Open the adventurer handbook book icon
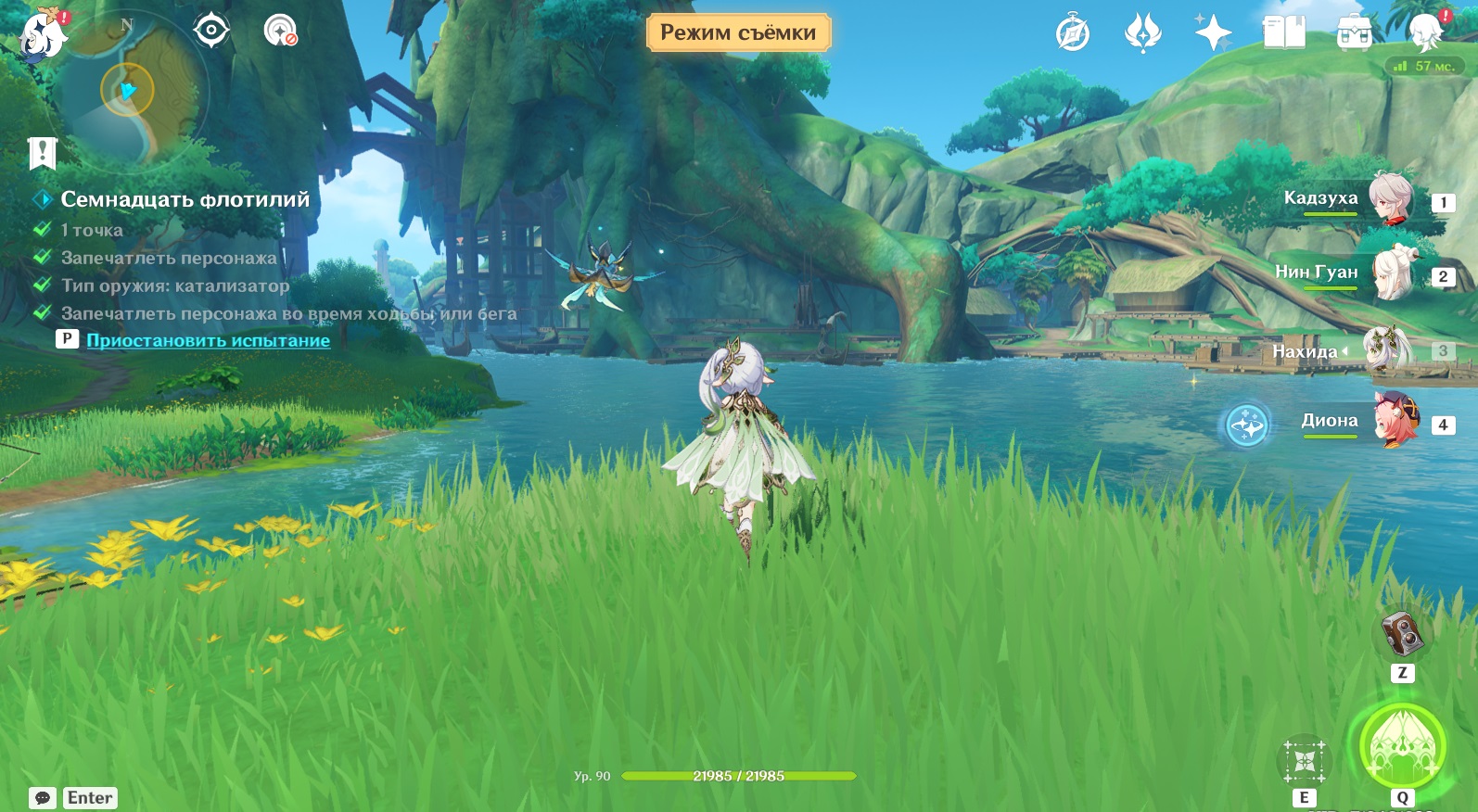This screenshot has height=812, width=1478. click(1283, 33)
